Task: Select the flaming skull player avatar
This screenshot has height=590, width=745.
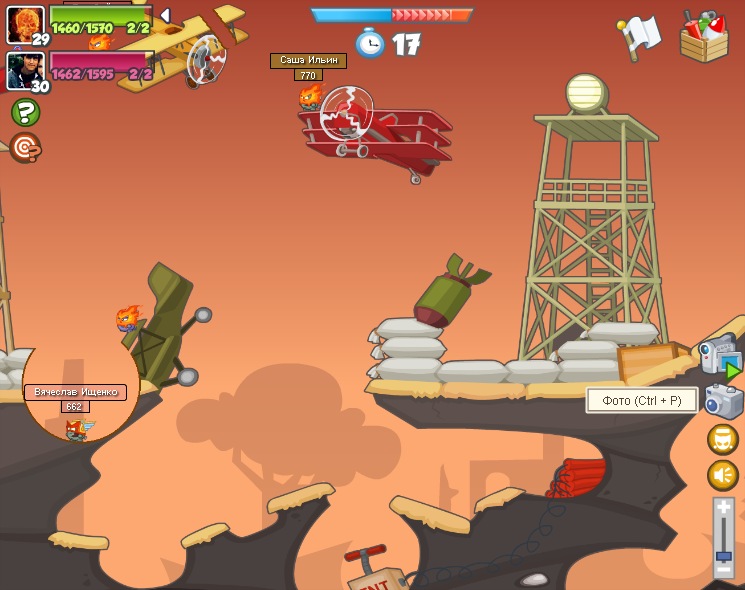Action: 24,23
